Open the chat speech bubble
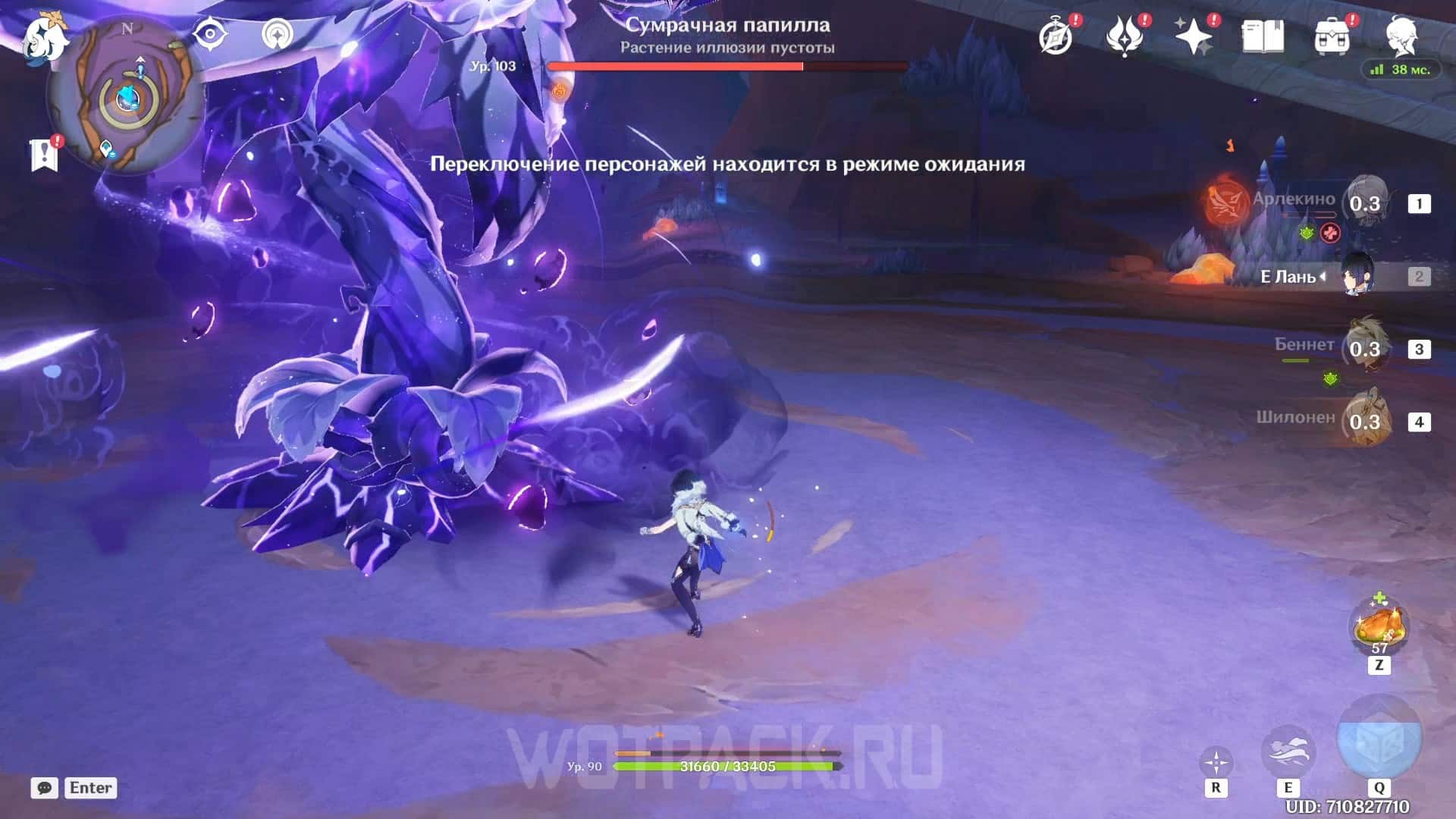Screen dimensions: 1456x819 point(45,788)
